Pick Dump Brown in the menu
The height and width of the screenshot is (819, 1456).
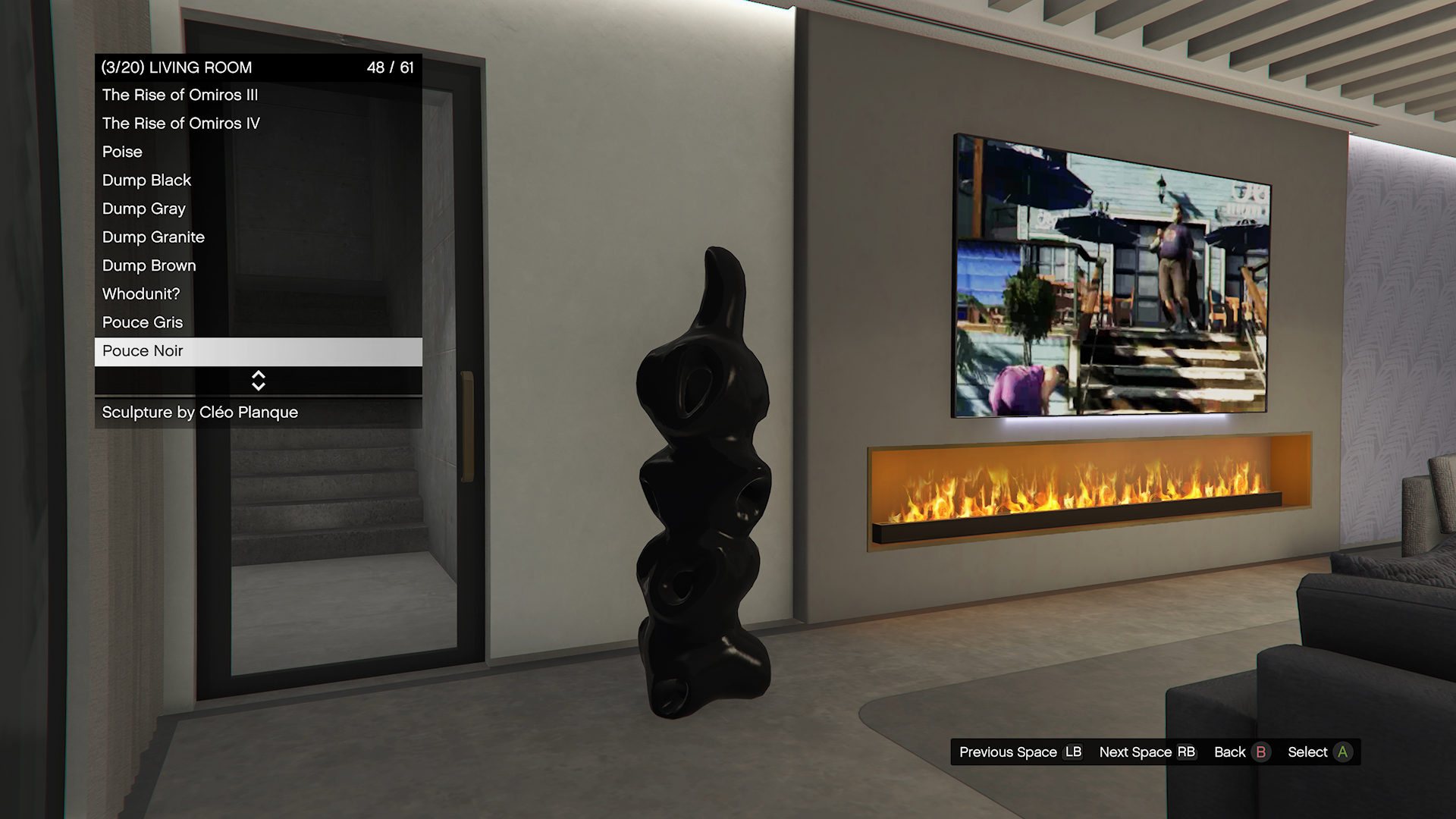pyautogui.click(x=149, y=265)
